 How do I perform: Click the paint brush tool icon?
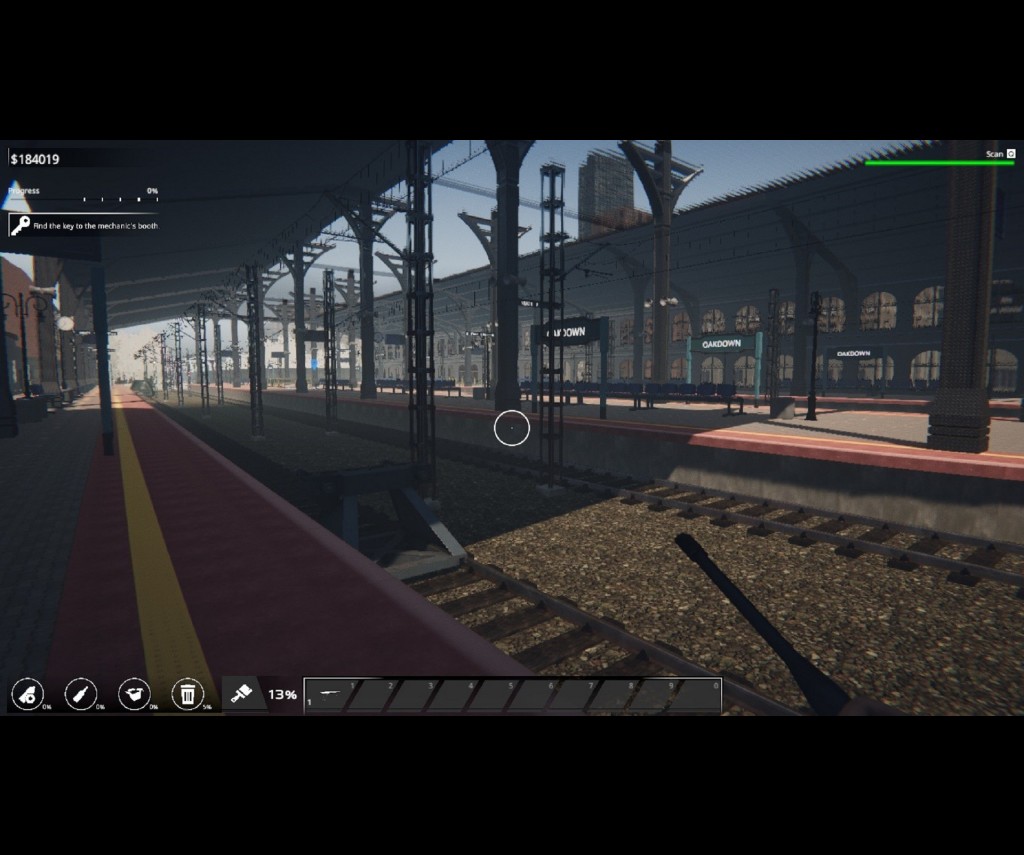pyautogui.click(x=240, y=694)
